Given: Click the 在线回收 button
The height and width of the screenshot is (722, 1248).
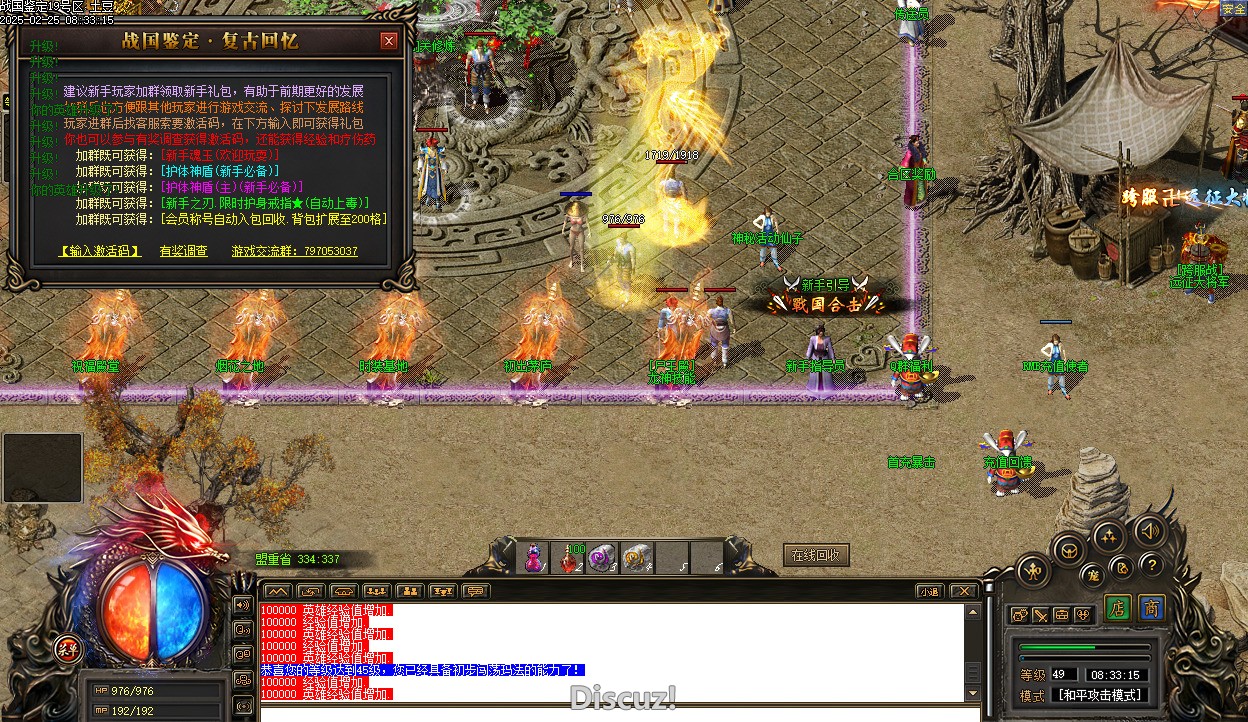Looking at the screenshot, I should [816, 555].
